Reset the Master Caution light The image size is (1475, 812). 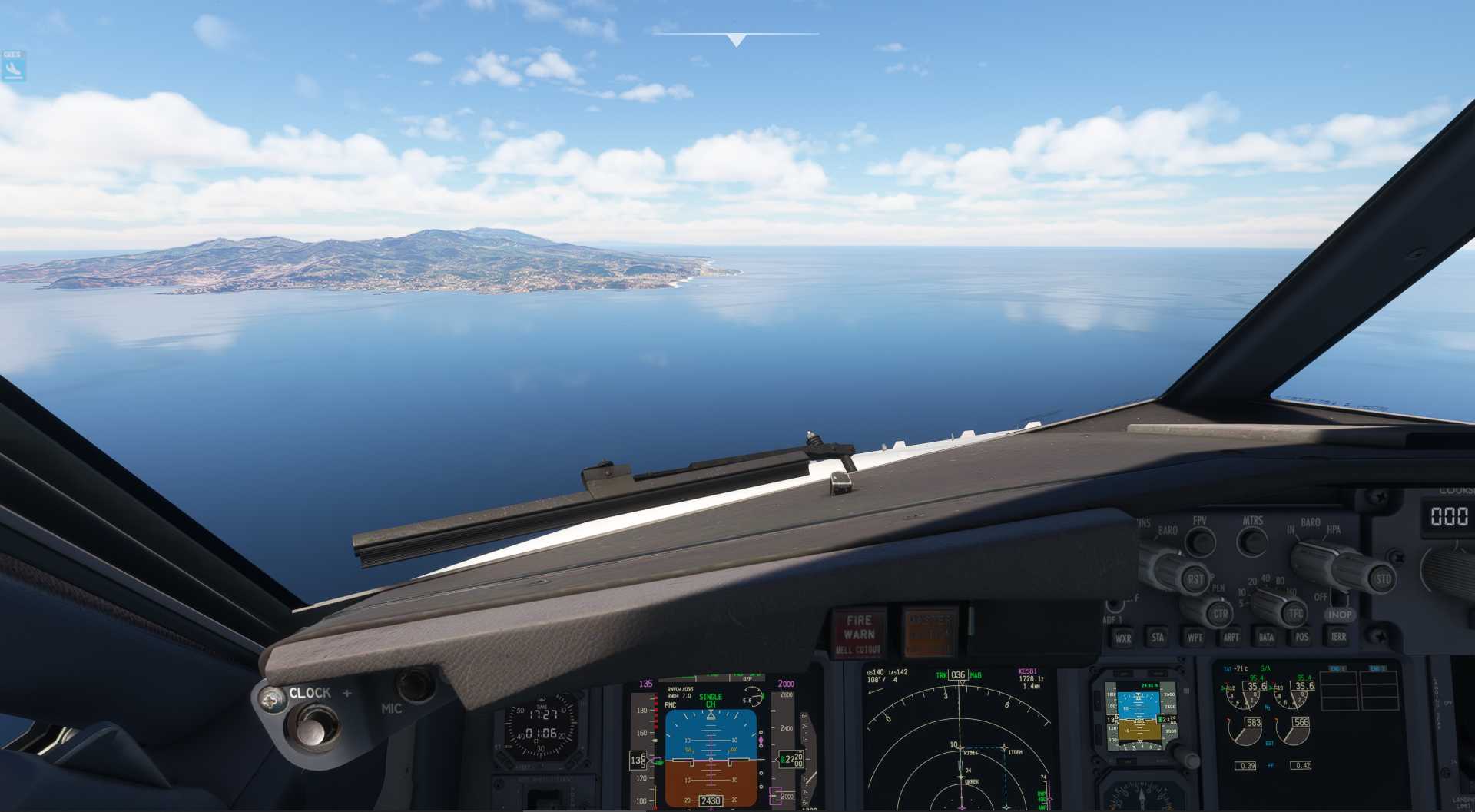930,633
